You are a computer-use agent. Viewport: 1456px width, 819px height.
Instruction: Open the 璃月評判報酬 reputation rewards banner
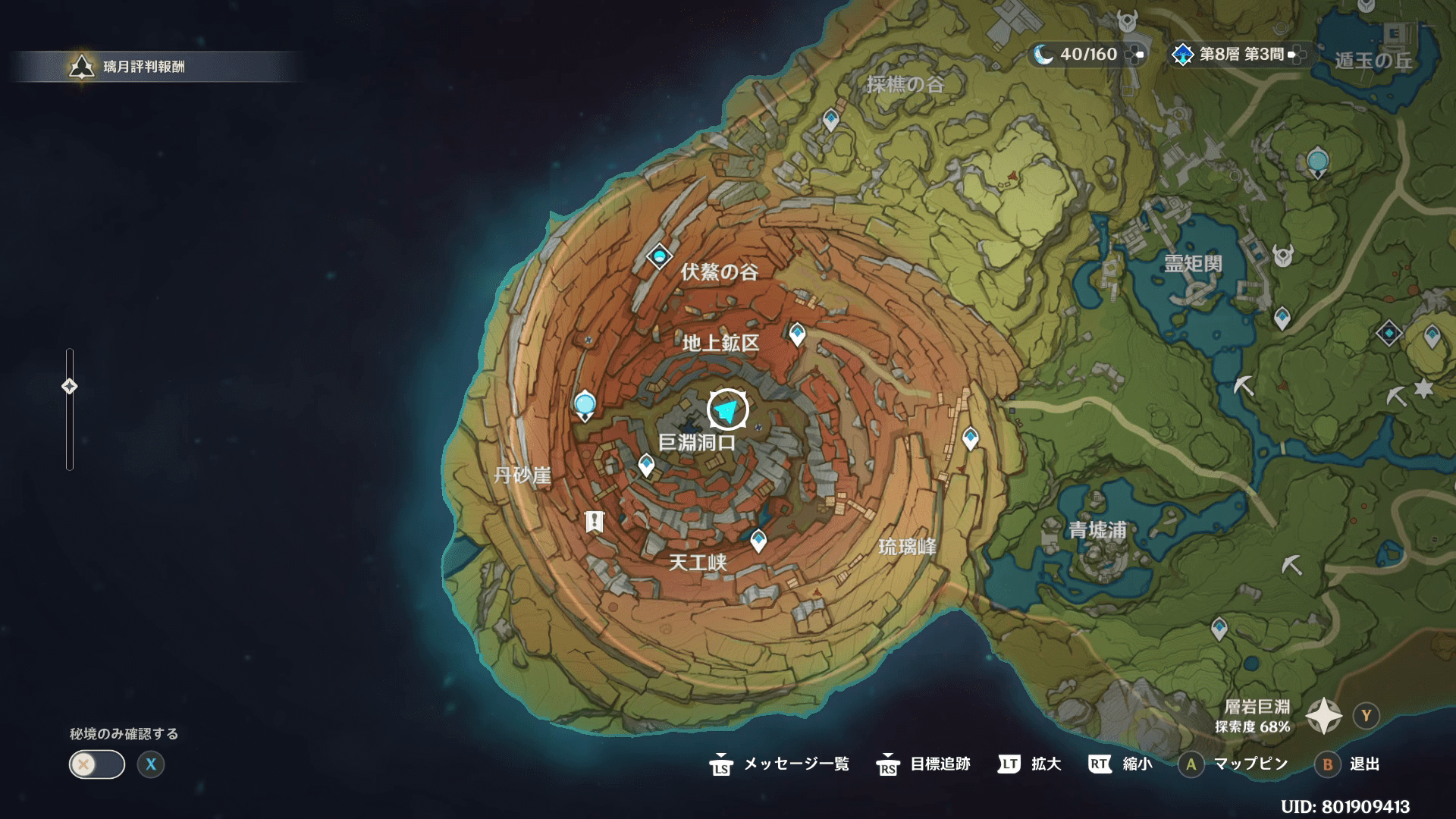tap(144, 67)
